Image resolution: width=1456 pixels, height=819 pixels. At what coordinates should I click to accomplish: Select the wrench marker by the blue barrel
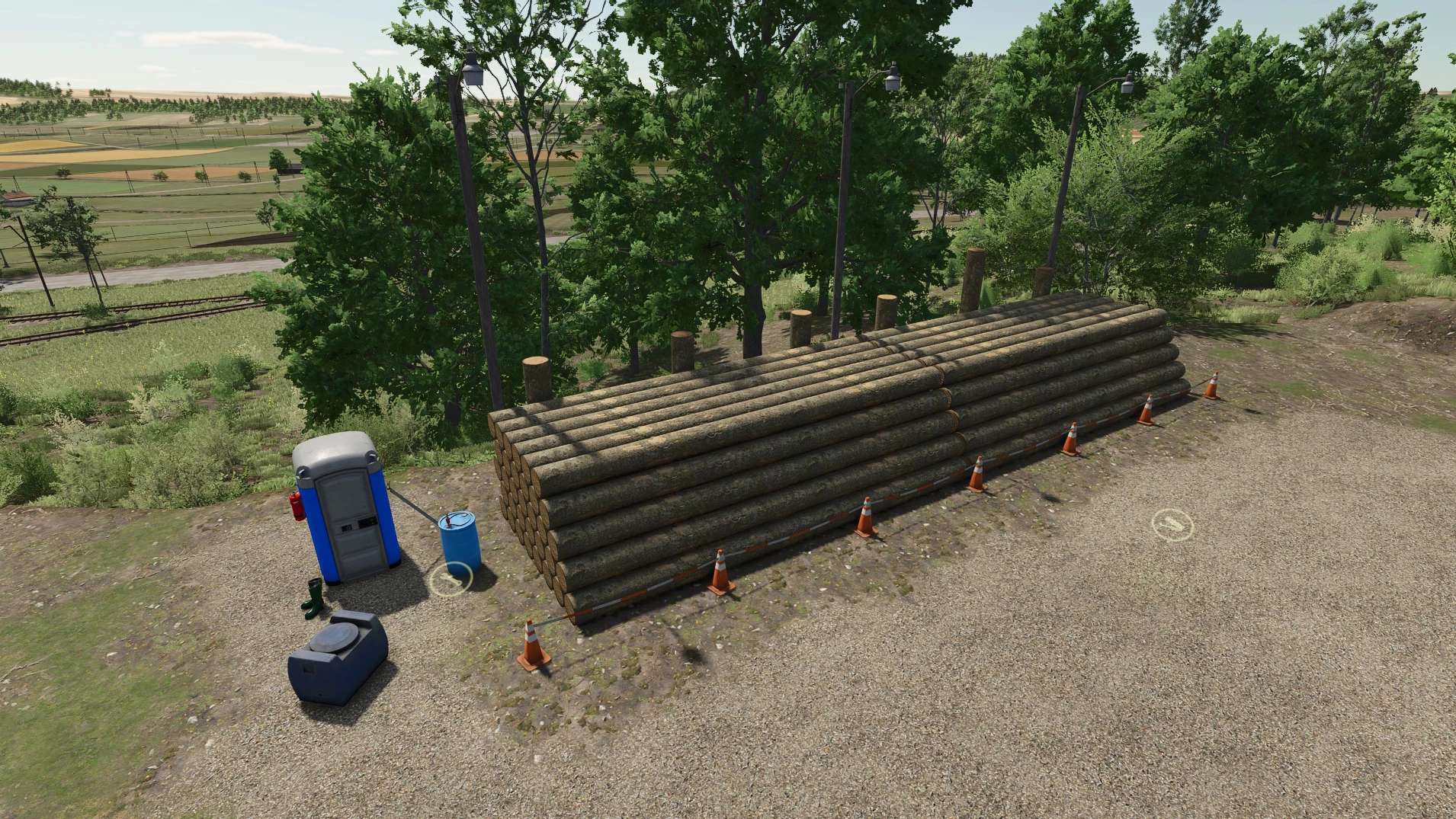451,581
